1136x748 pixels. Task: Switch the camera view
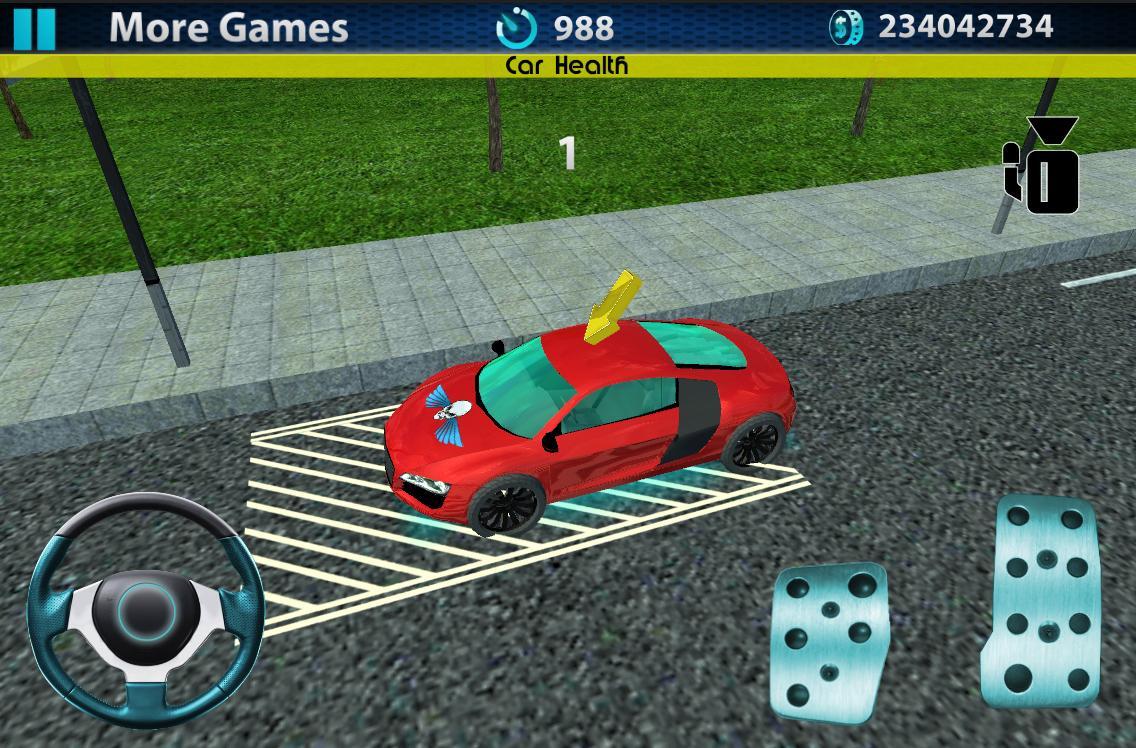[x=1042, y=166]
